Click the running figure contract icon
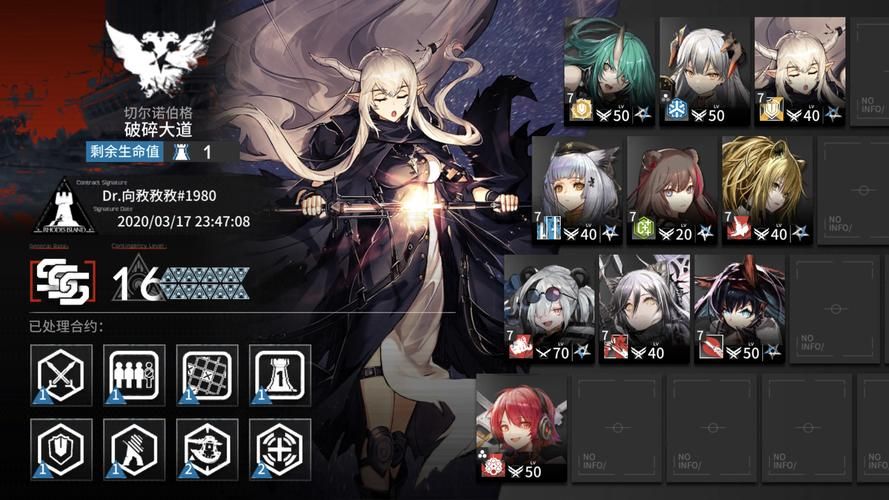This screenshot has height=500, width=889. point(134,449)
